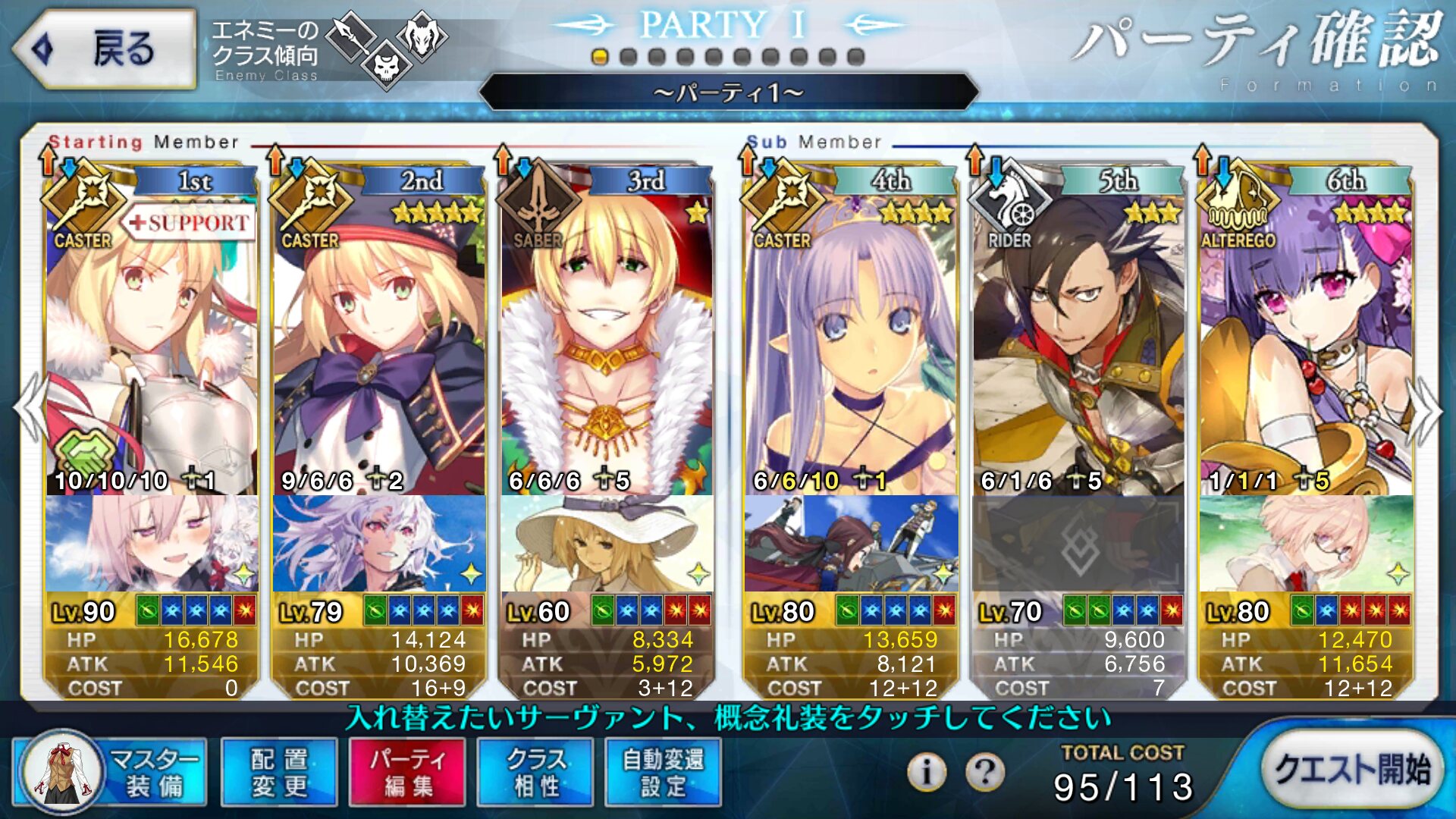Switch to previous party with left arrow
Image resolution: width=1456 pixels, height=819 pixels.
point(30,409)
